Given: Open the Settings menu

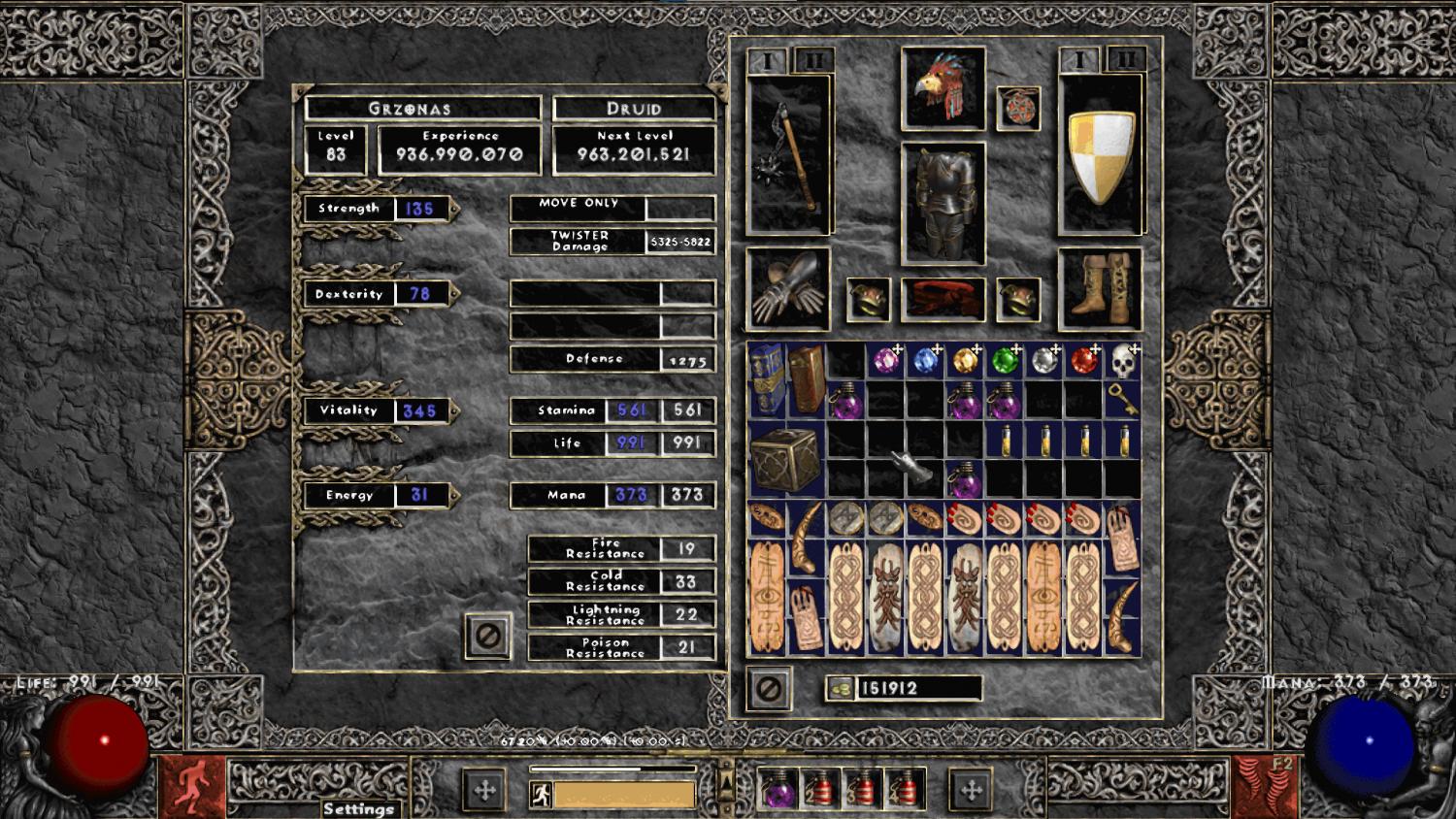Looking at the screenshot, I should click(358, 808).
